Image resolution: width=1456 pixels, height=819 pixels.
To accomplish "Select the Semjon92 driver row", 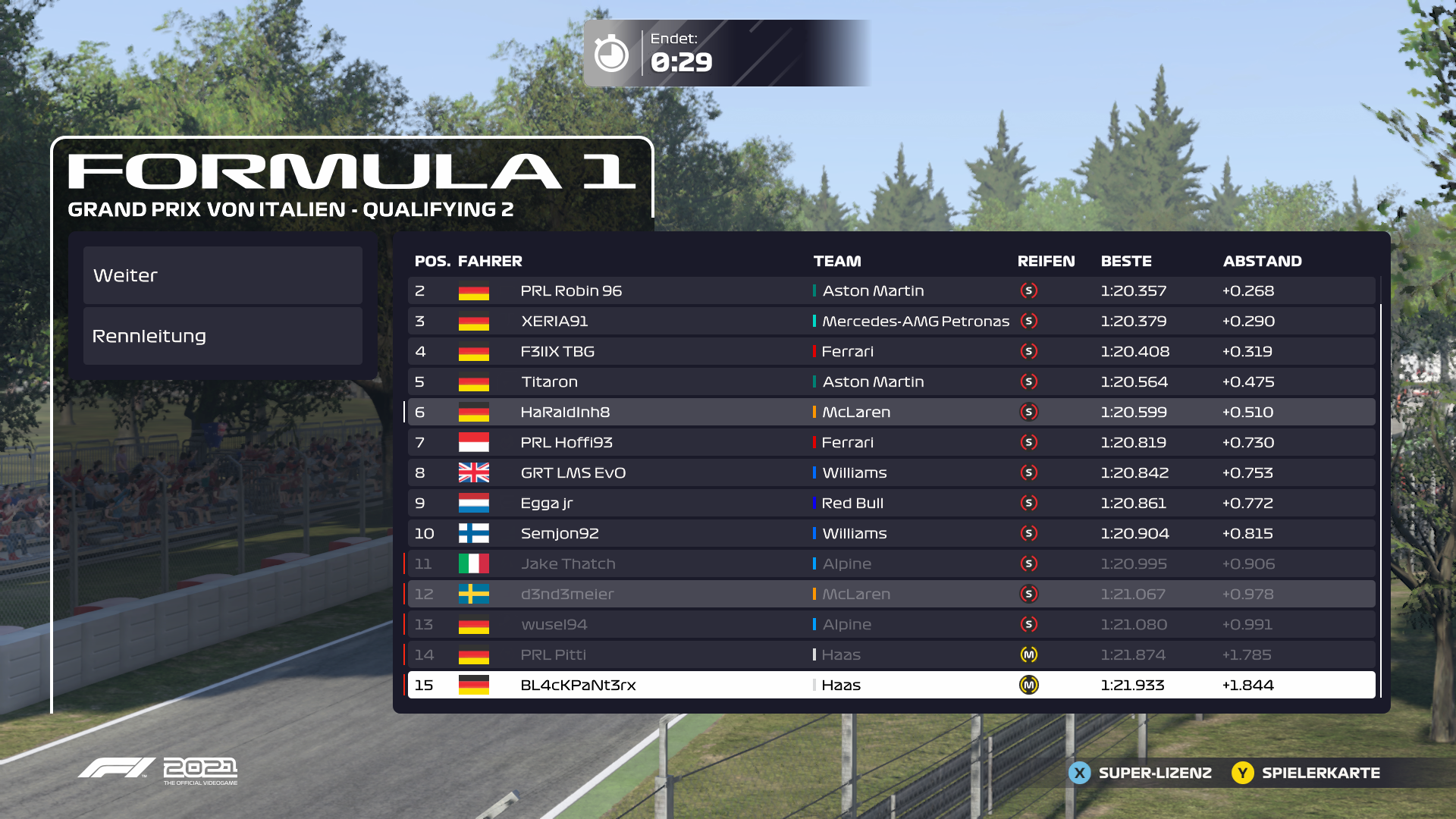I will click(x=891, y=534).
